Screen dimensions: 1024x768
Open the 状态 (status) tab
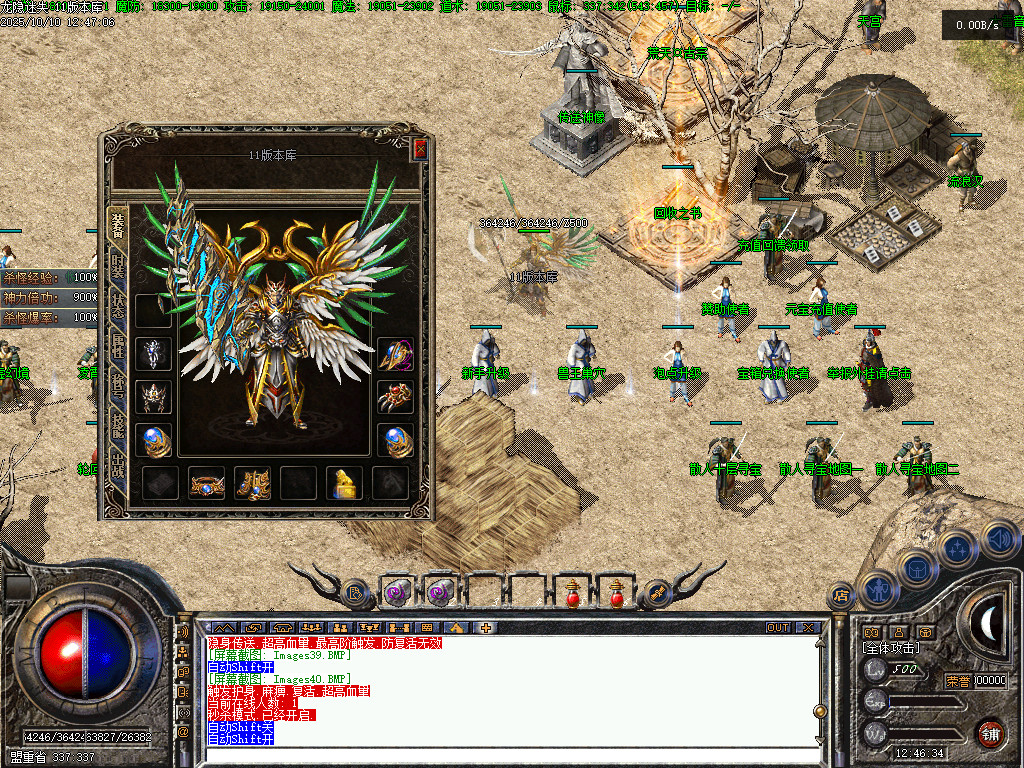pyautogui.click(x=118, y=307)
